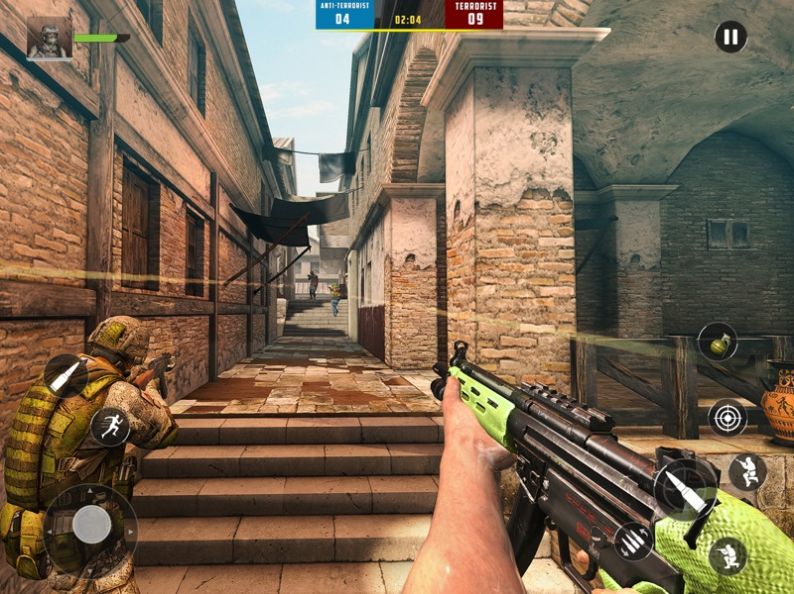The height and width of the screenshot is (594, 794).
Task: Pause the match with the pause button
Action: coord(730,38)
